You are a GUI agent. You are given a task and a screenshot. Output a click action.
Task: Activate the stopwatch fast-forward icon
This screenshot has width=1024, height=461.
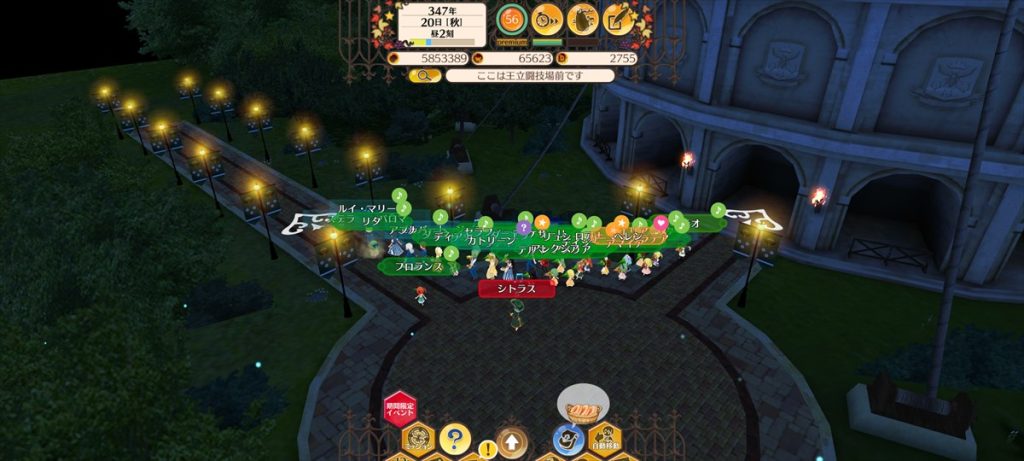[547, 19]
